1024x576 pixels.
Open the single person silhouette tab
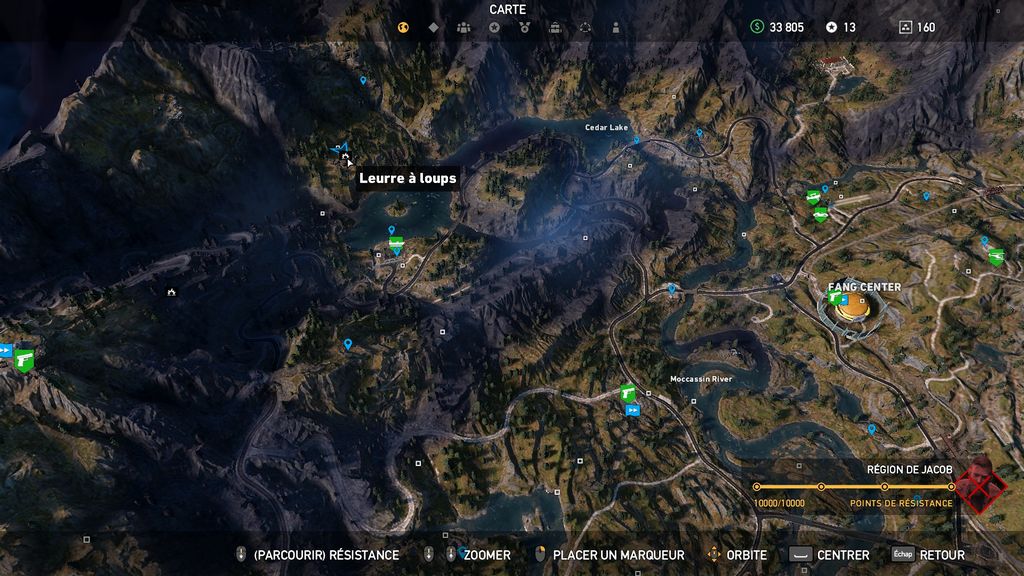click(x=616, y=27)
